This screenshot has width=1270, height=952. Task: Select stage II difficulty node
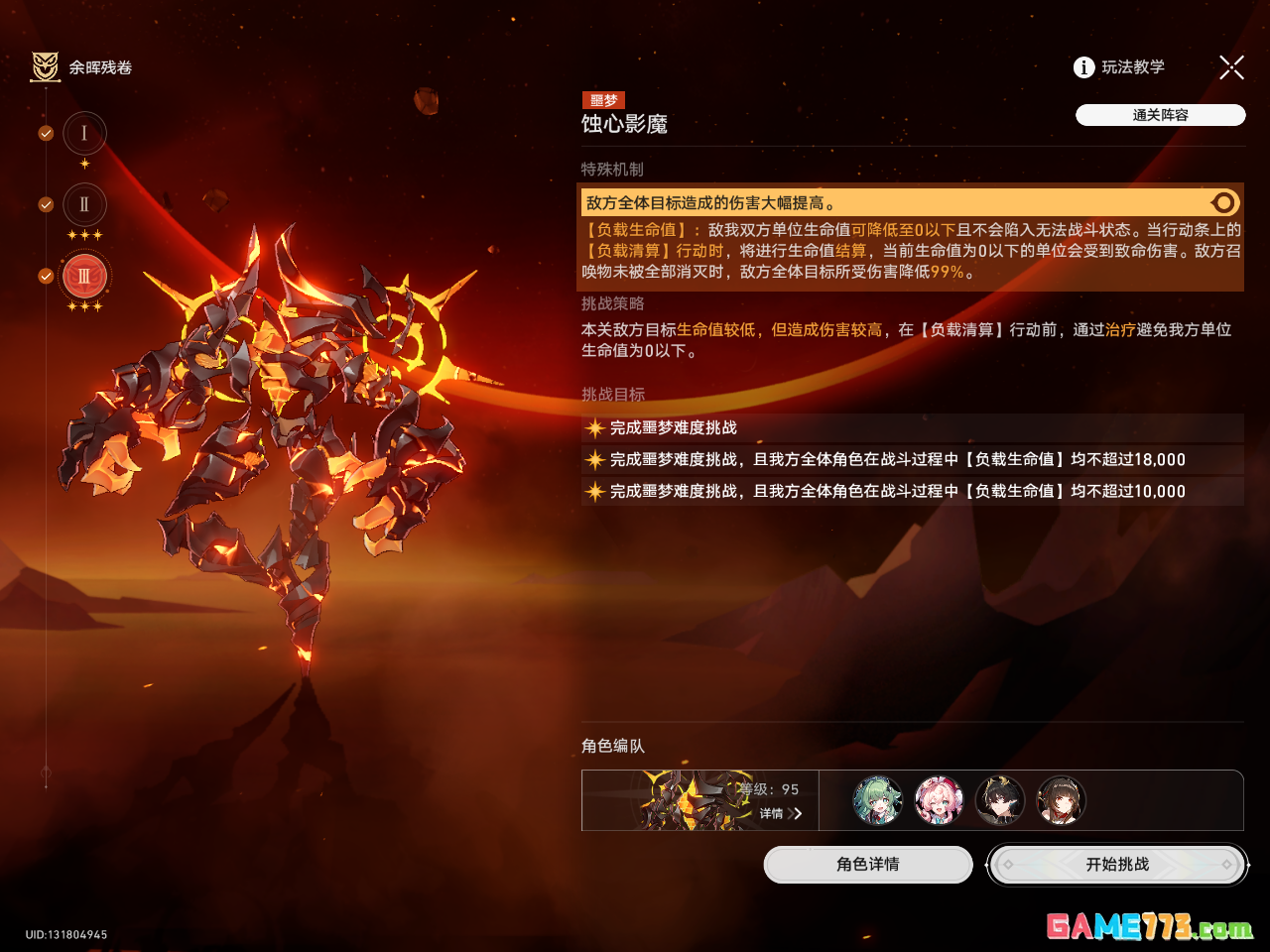pos(84,205)
